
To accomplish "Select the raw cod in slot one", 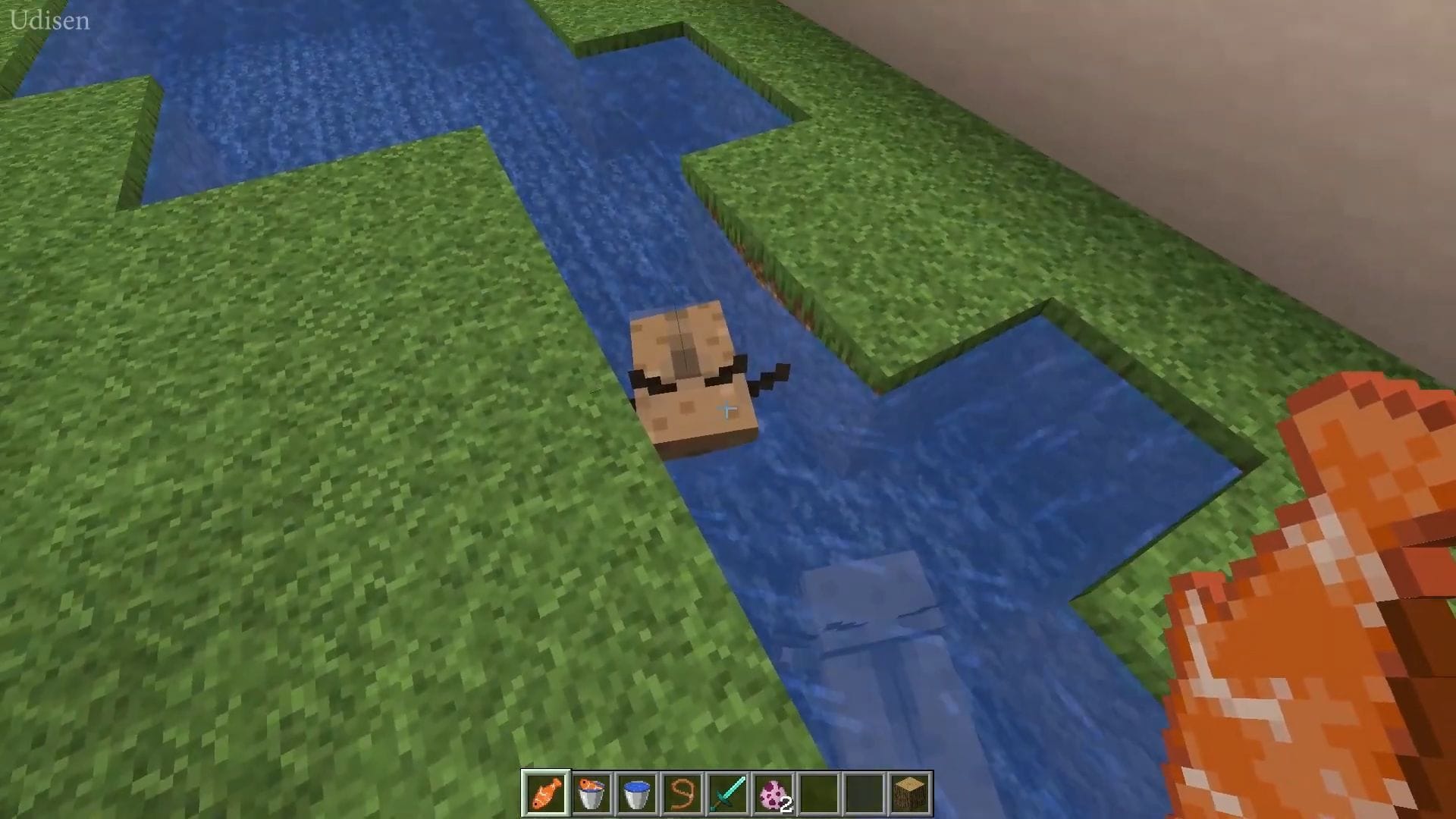I will tap(546, 792).
